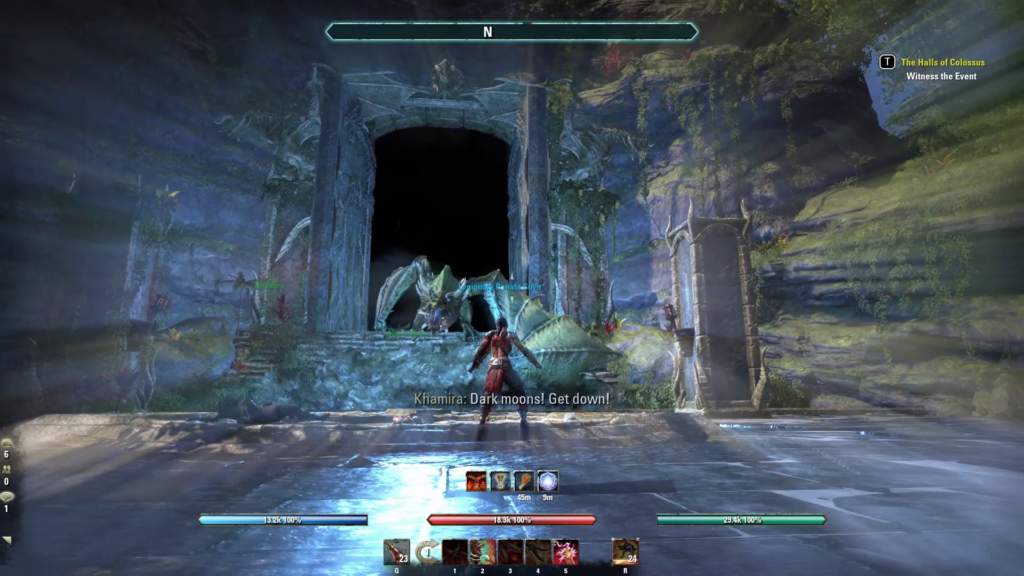Open The Halls of Colossus quest tracker

(942, 62)
